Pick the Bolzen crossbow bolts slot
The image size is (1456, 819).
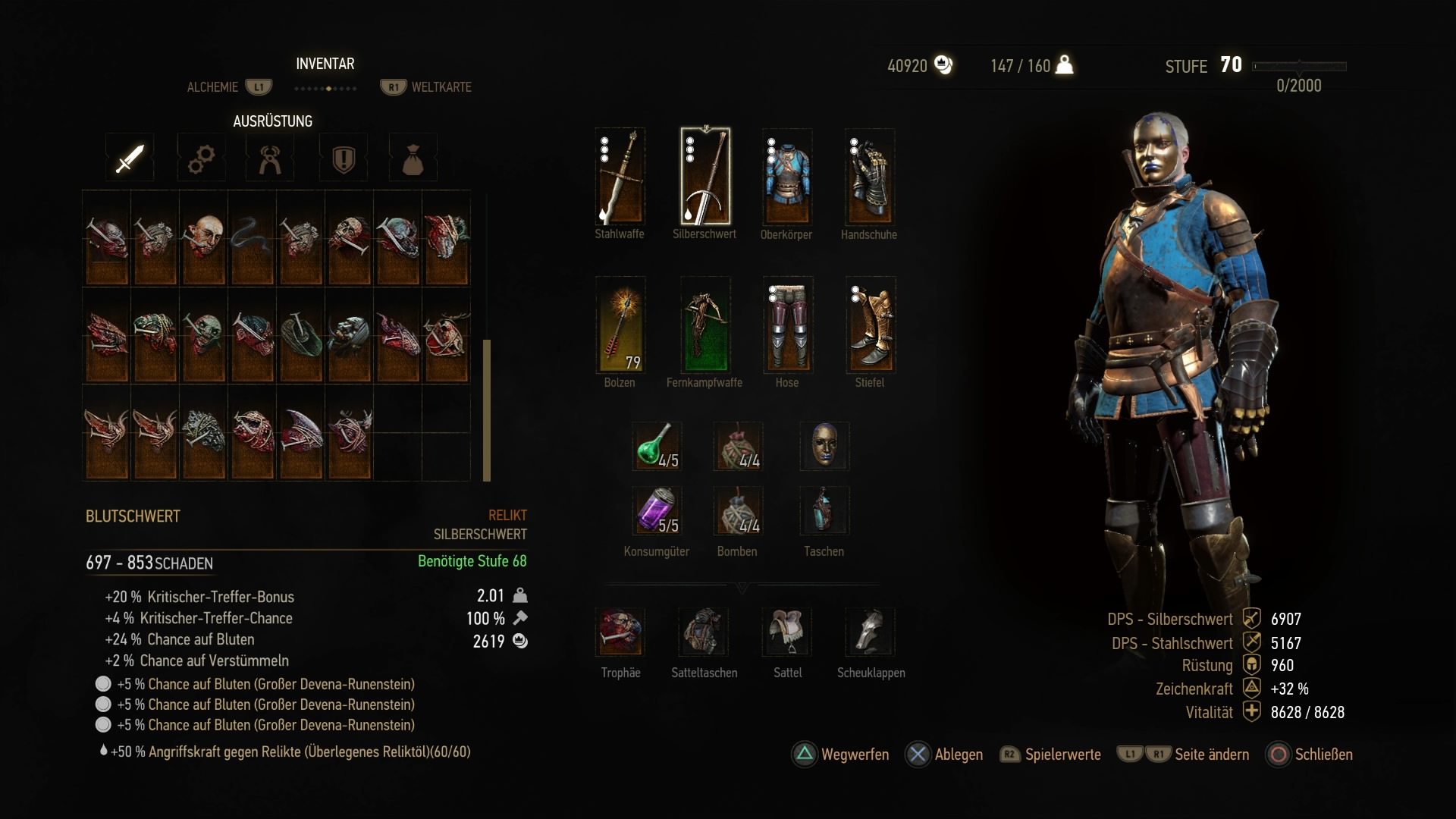pos(620,325)
